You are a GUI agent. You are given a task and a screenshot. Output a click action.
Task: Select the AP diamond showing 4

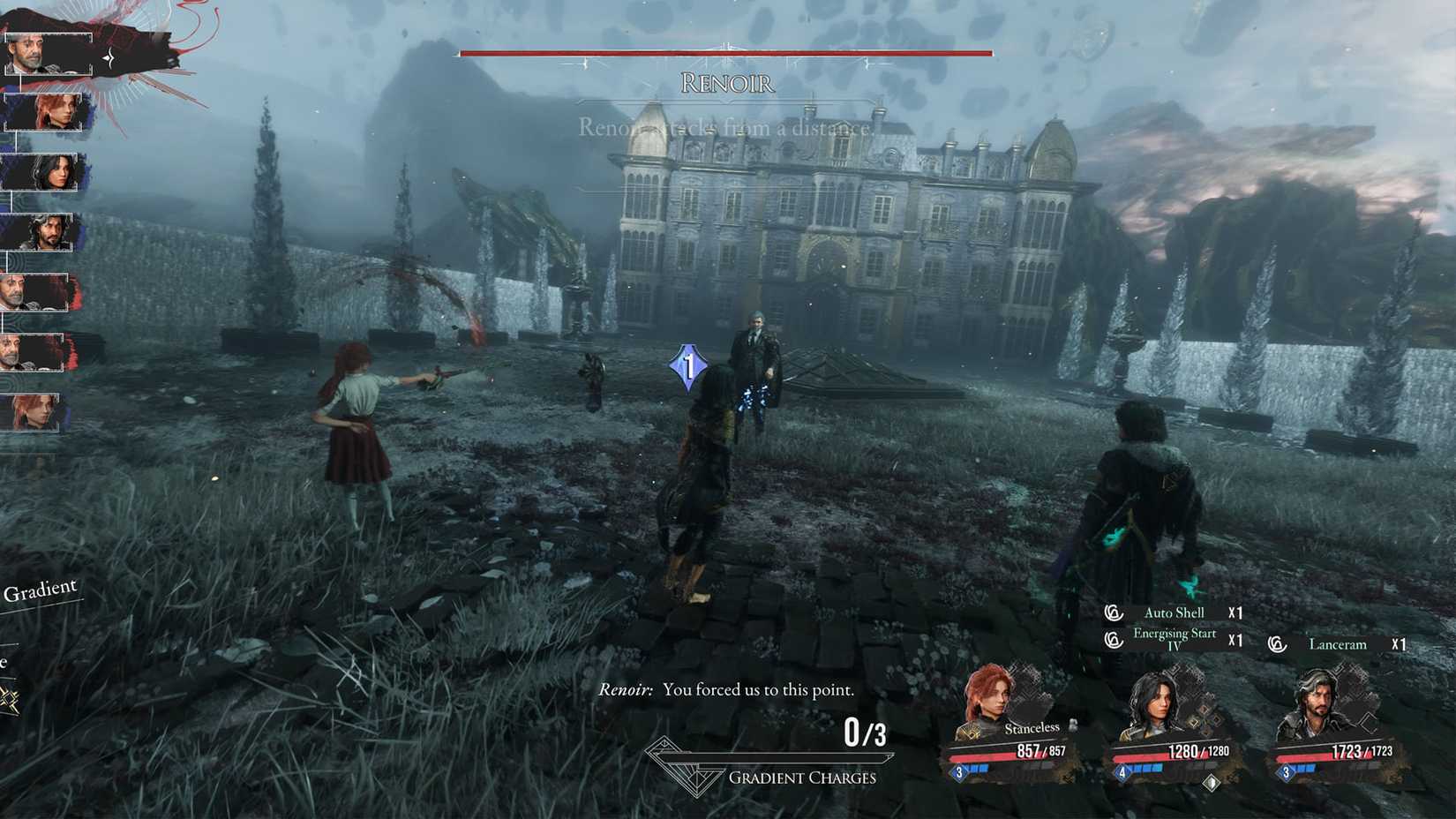tap(1121, 773)
